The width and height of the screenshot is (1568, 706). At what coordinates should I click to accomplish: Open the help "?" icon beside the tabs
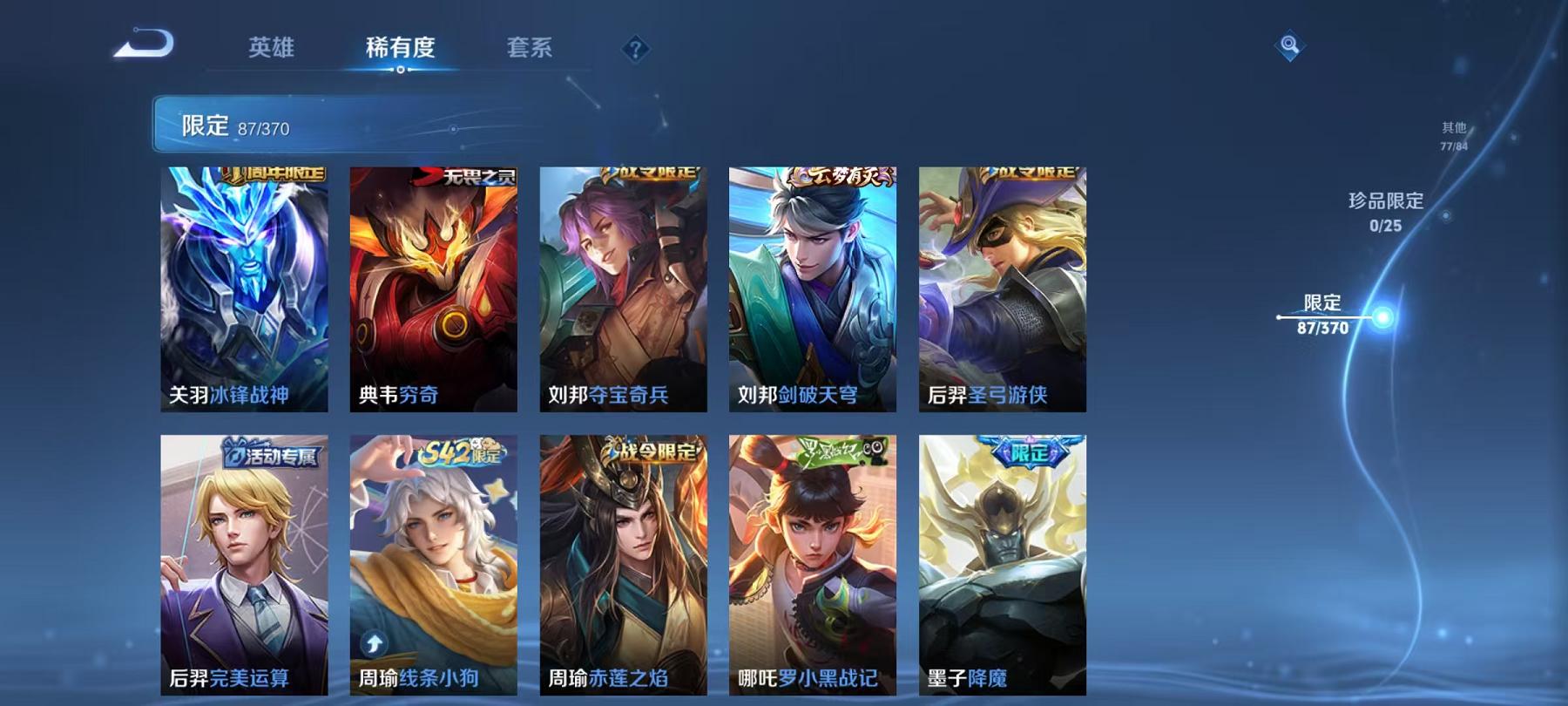(639, 50)
